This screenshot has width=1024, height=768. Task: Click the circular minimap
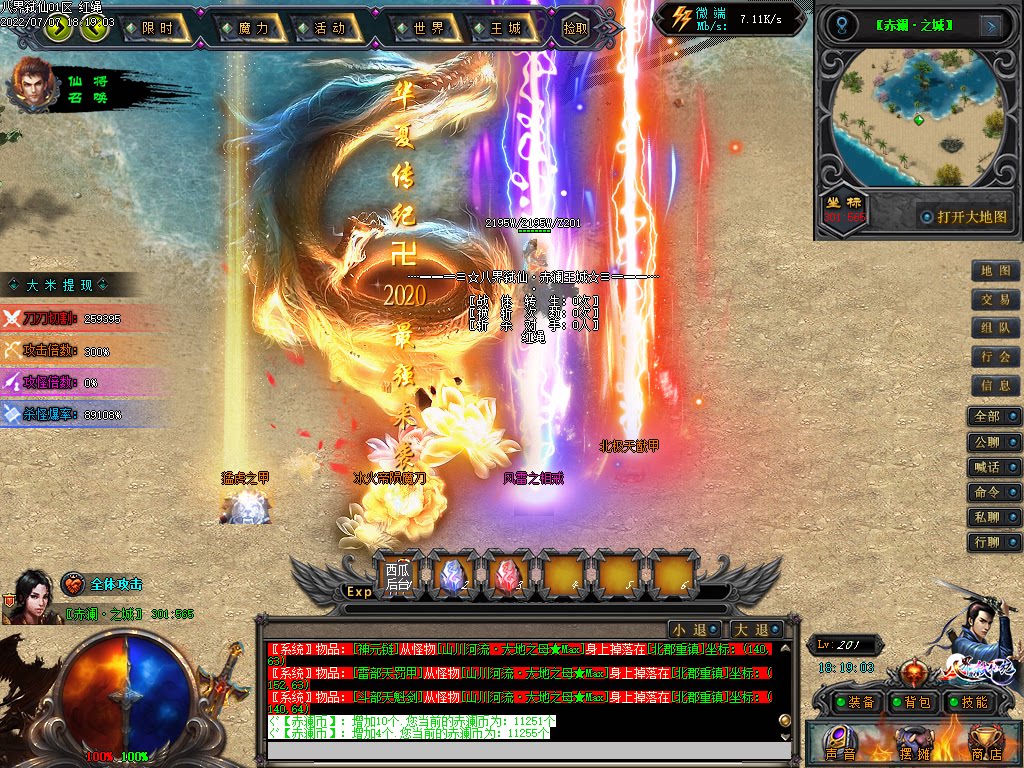click(x=918, y=119)
